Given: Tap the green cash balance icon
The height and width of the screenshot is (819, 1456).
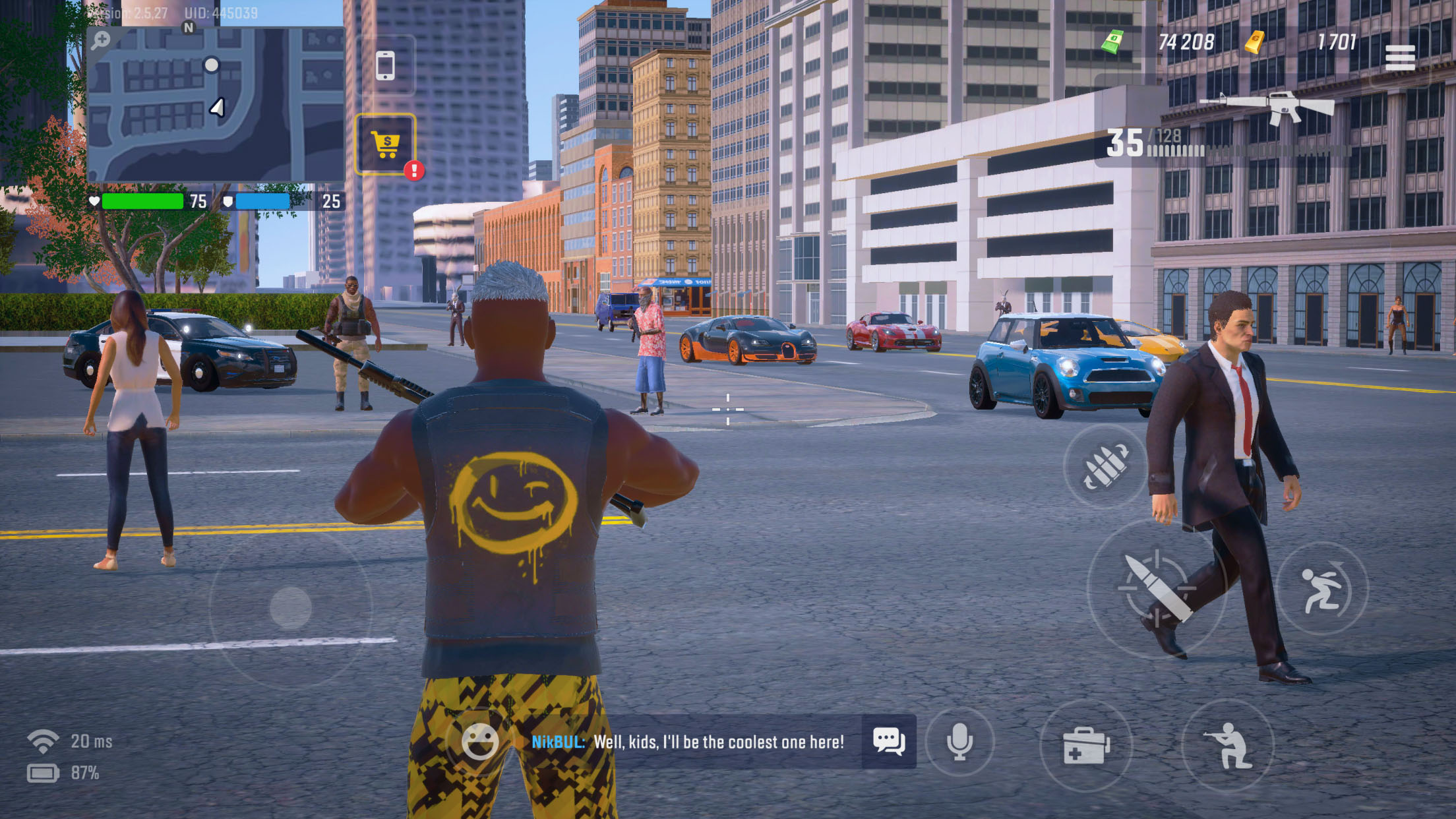Looking at the screenshot, I should [x=1112, y=42].
